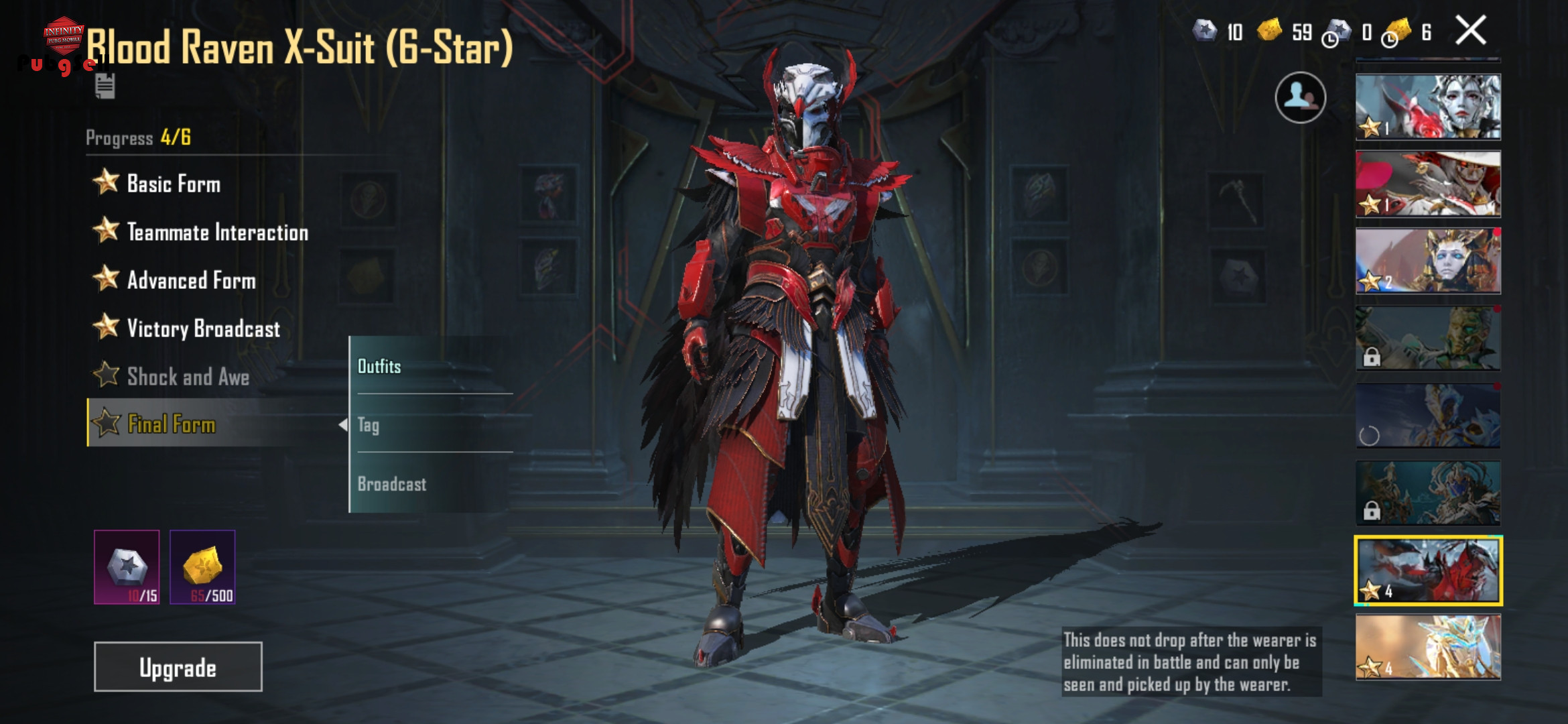Select the Shock and Awe stage
Screen dimensions: 1568x724
188,377
